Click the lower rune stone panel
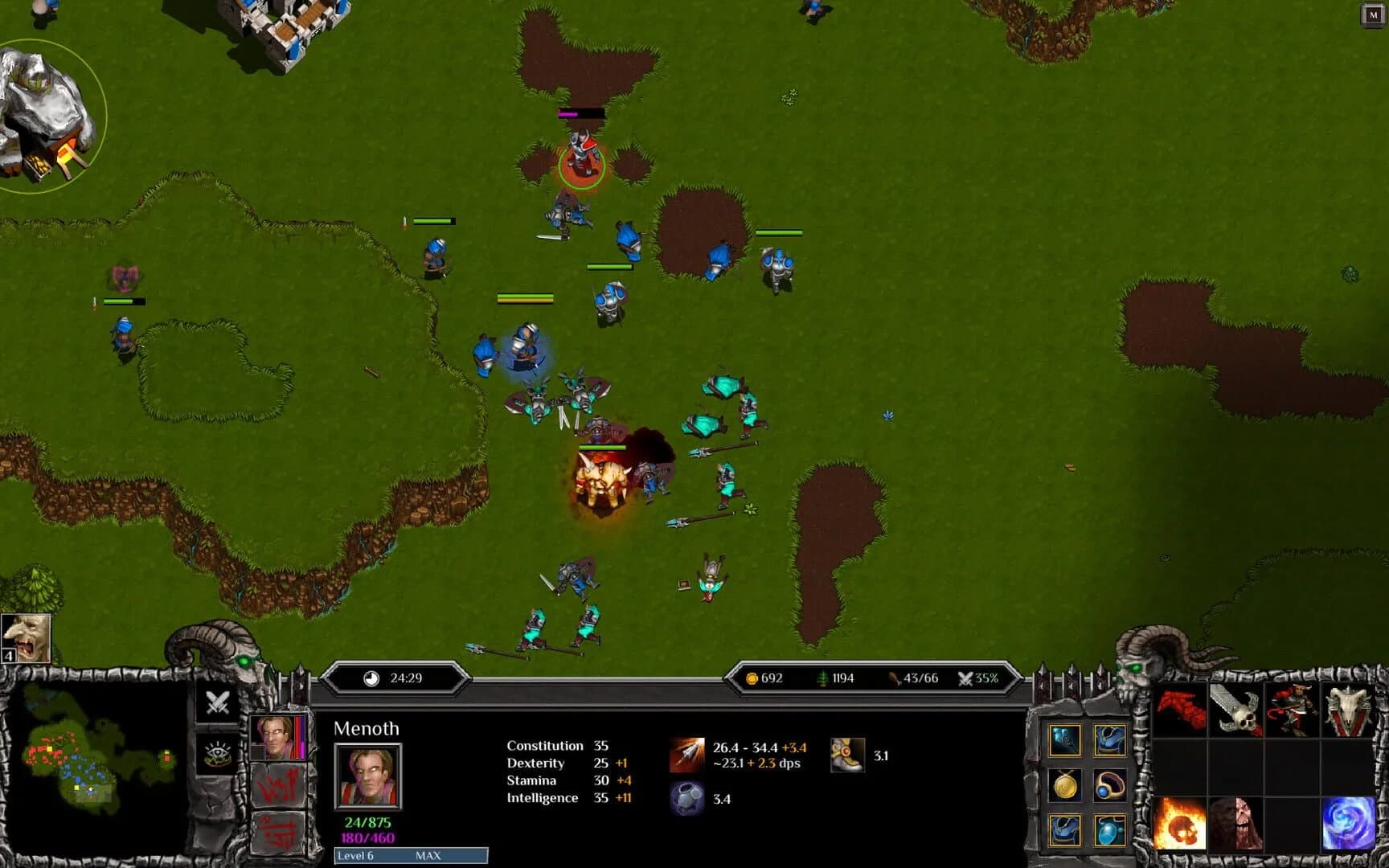 coord(277,832)
